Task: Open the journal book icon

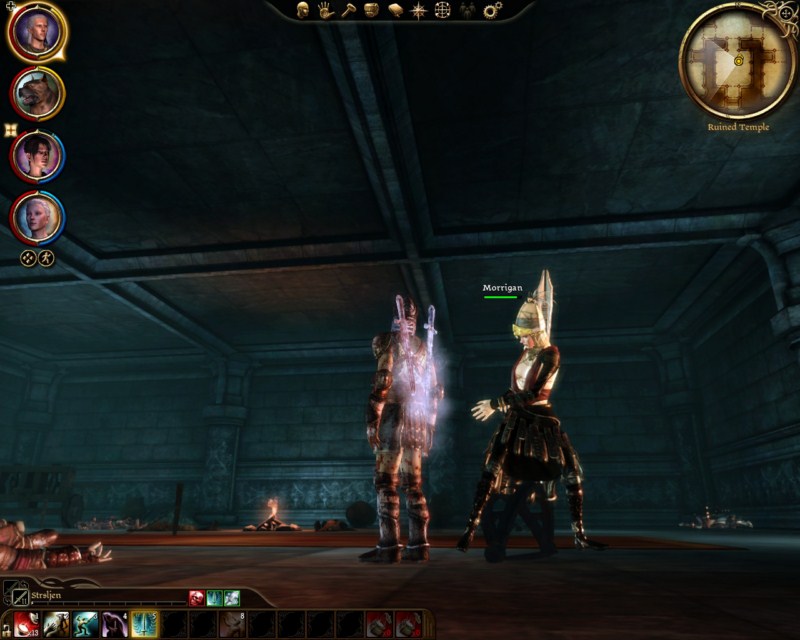Action: 395,10
